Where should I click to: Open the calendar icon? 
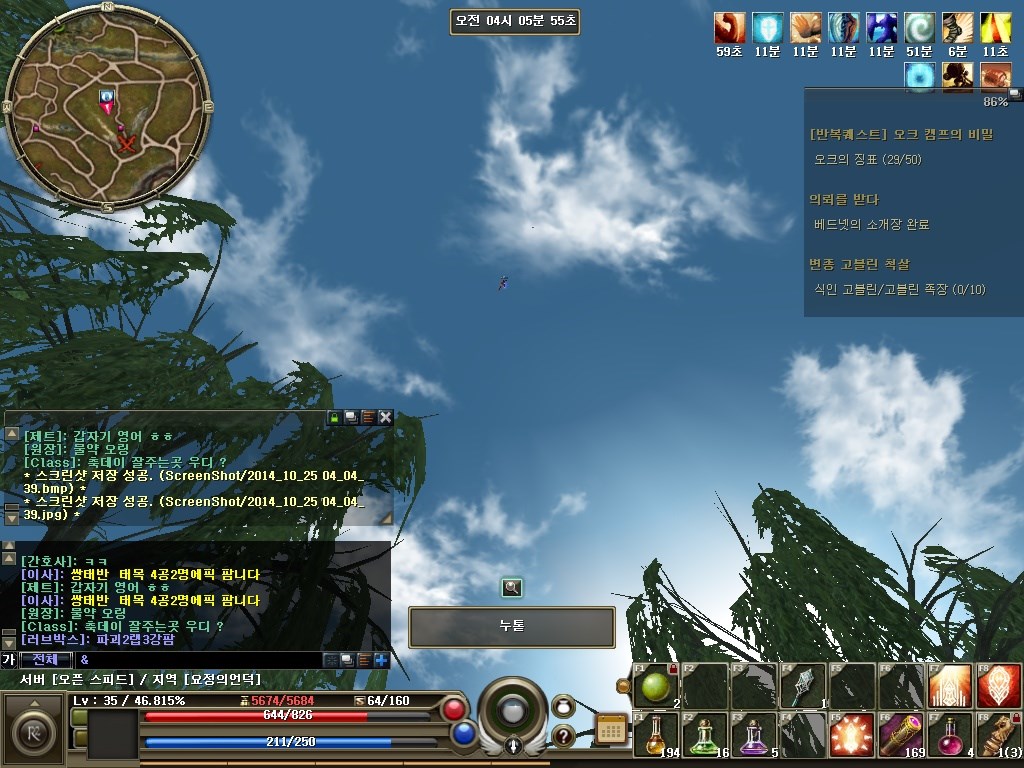pyautogui.click(x=610, y=729)
